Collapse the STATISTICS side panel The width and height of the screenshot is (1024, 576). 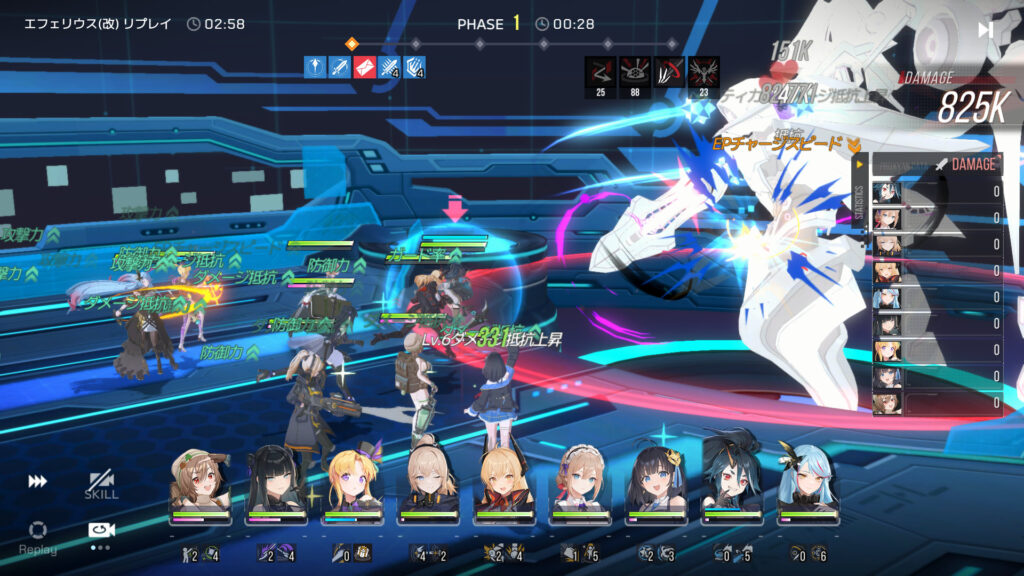click(858, 162)
